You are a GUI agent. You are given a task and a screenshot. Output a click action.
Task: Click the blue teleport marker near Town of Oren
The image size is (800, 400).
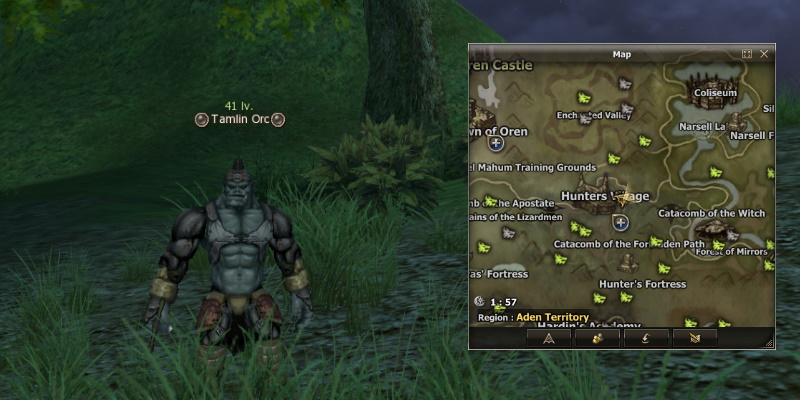coord(495,143)
